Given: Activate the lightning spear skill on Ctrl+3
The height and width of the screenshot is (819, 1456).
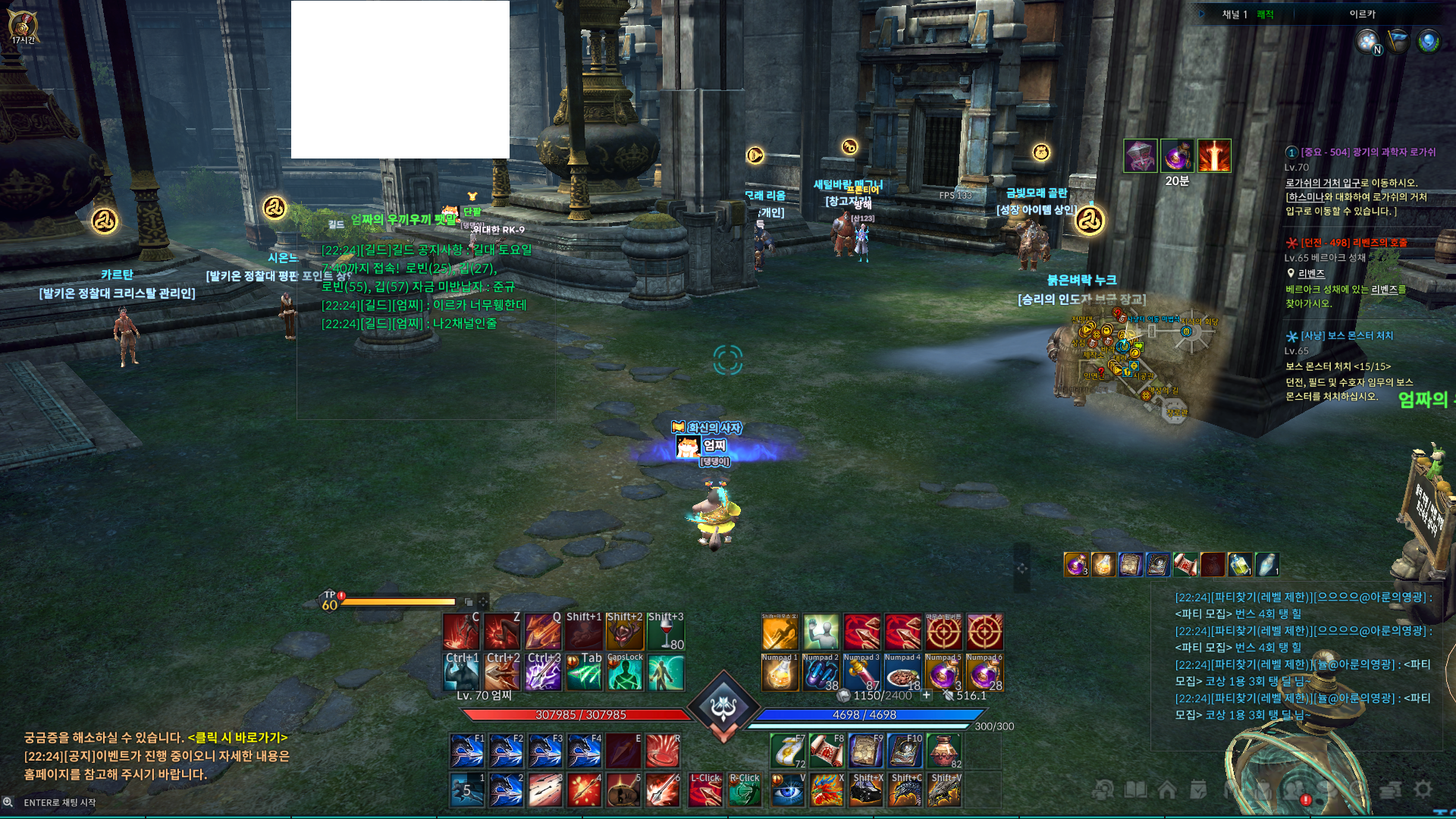Looking at the screenshot, I should pos(543,673).
